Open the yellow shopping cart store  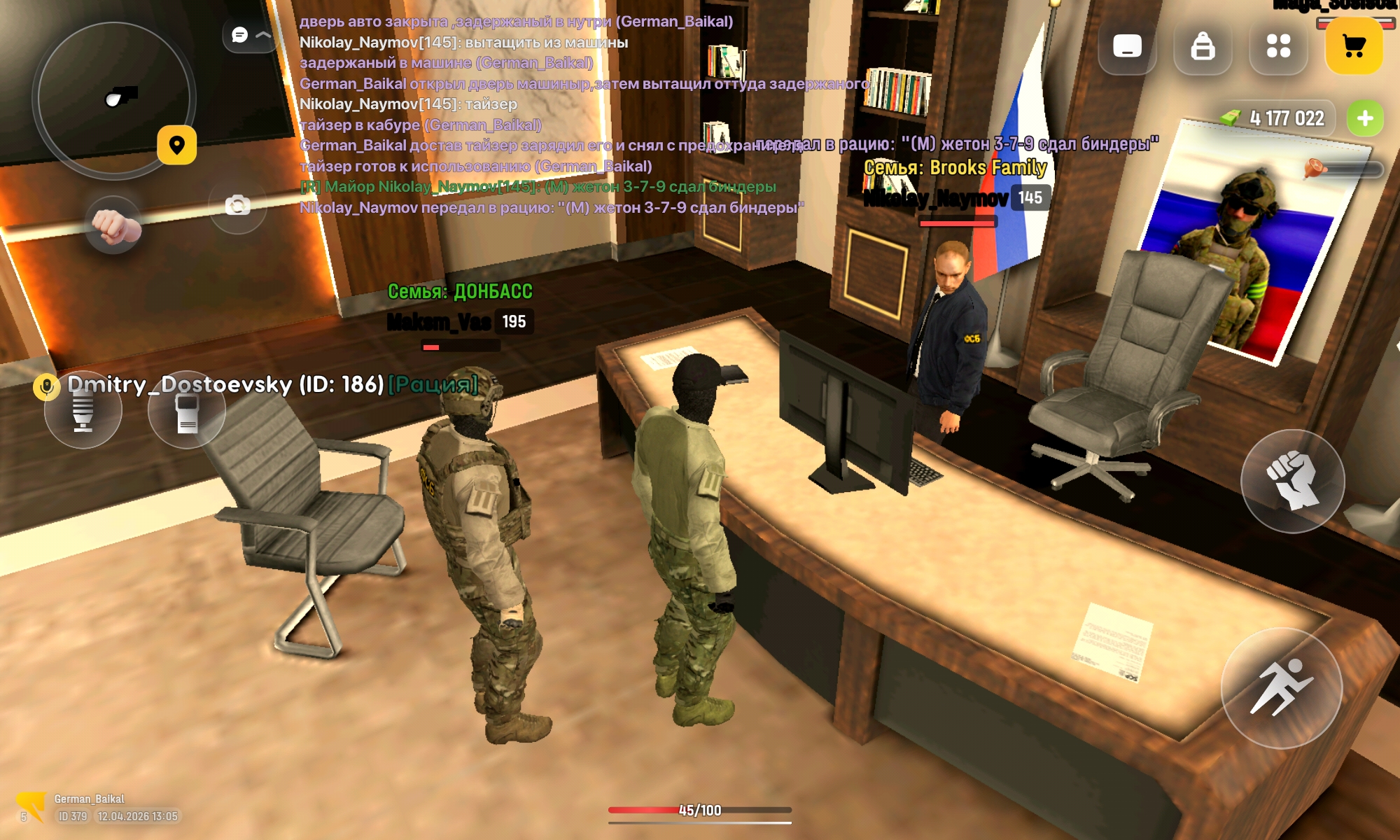(x=1354, y=46)
